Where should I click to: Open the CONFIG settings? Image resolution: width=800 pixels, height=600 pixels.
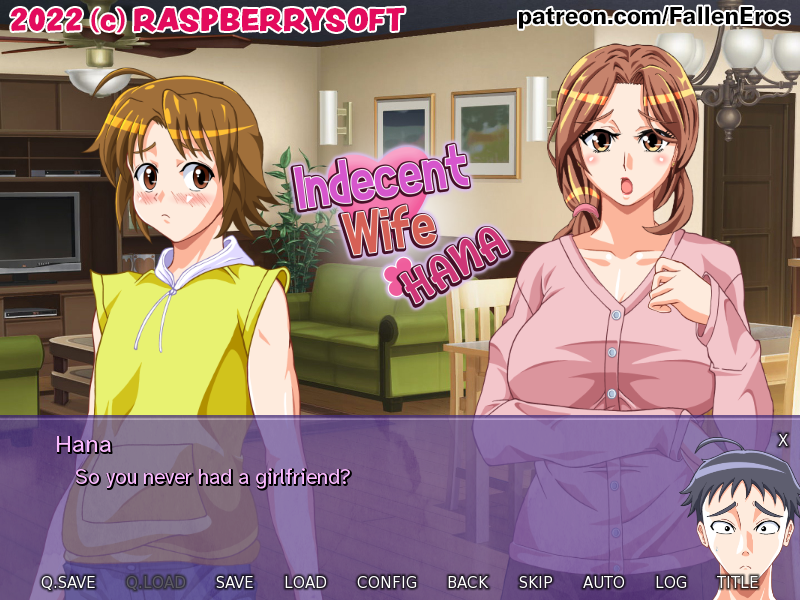[387, 582]
